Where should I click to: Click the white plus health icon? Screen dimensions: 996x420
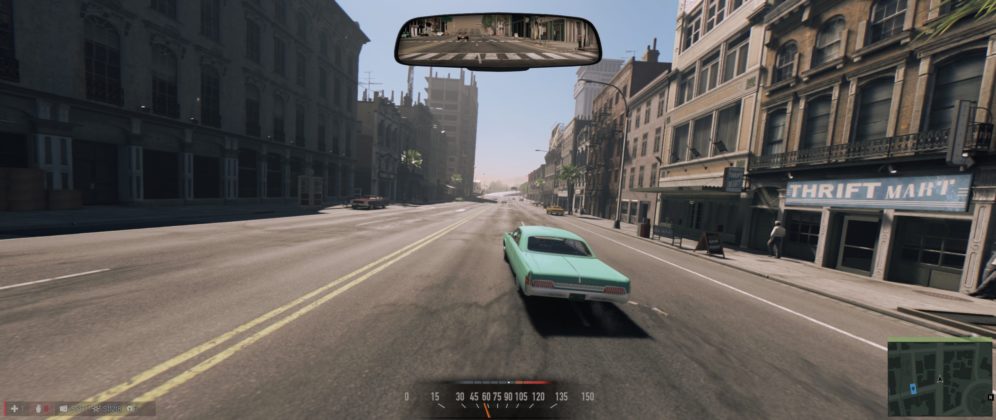pyautogui.click(x=14, y=408)
